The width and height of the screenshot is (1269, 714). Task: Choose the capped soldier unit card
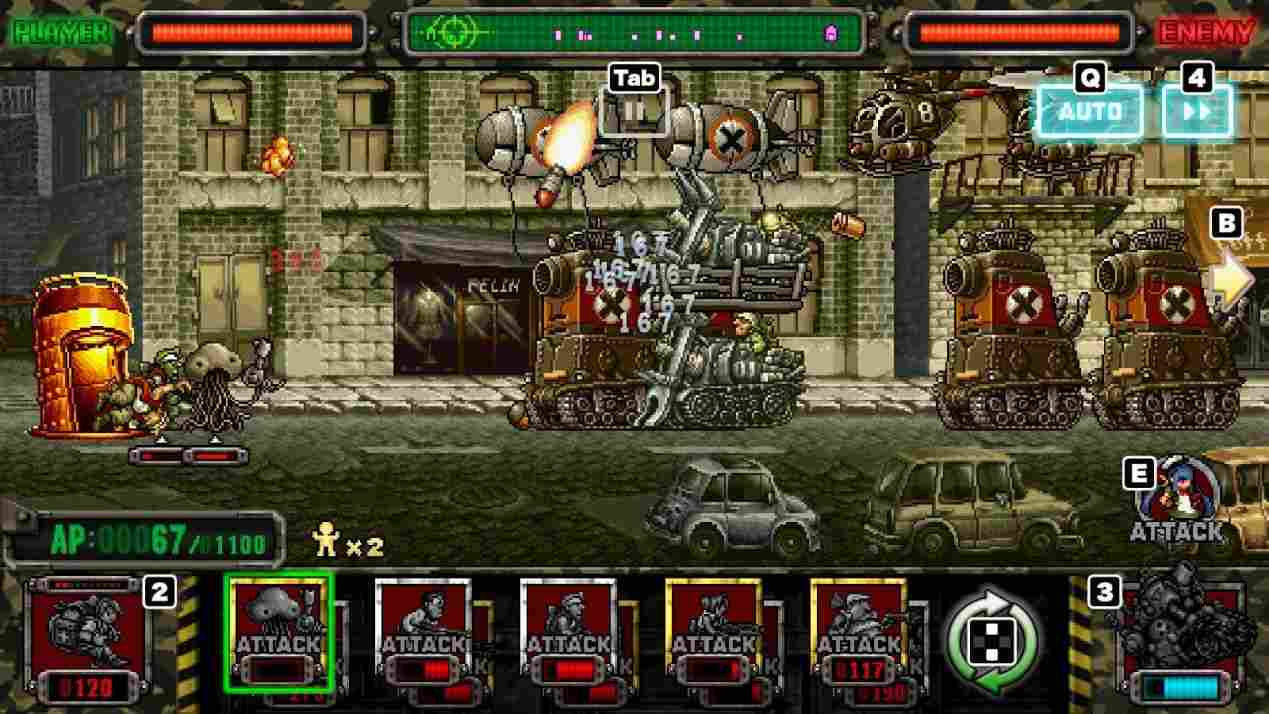click(570, 632)
